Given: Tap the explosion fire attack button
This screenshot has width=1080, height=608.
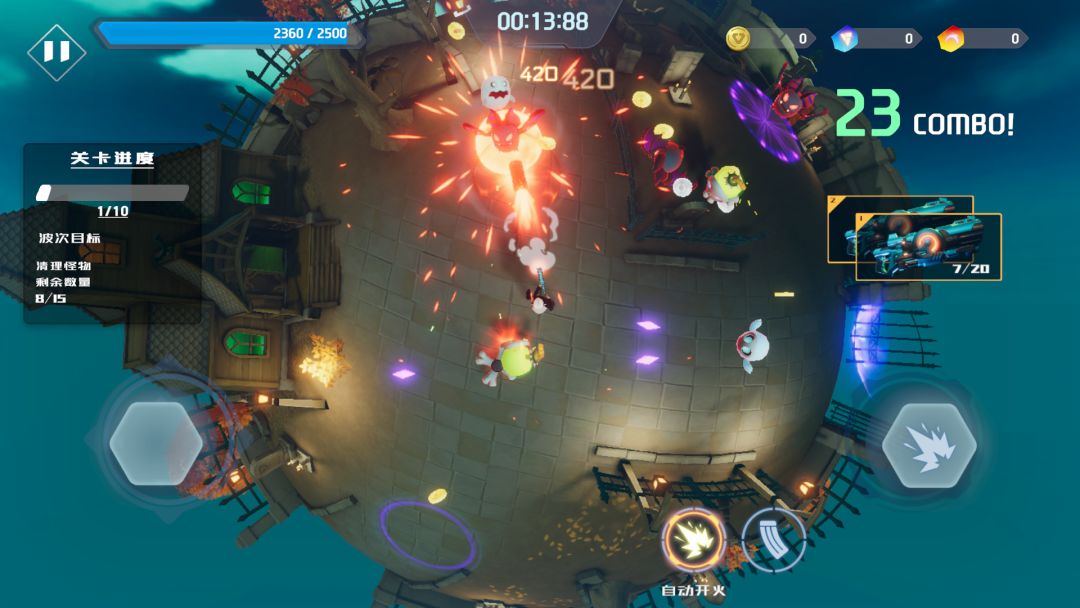Looking at the screenshot, I should 929,445.
